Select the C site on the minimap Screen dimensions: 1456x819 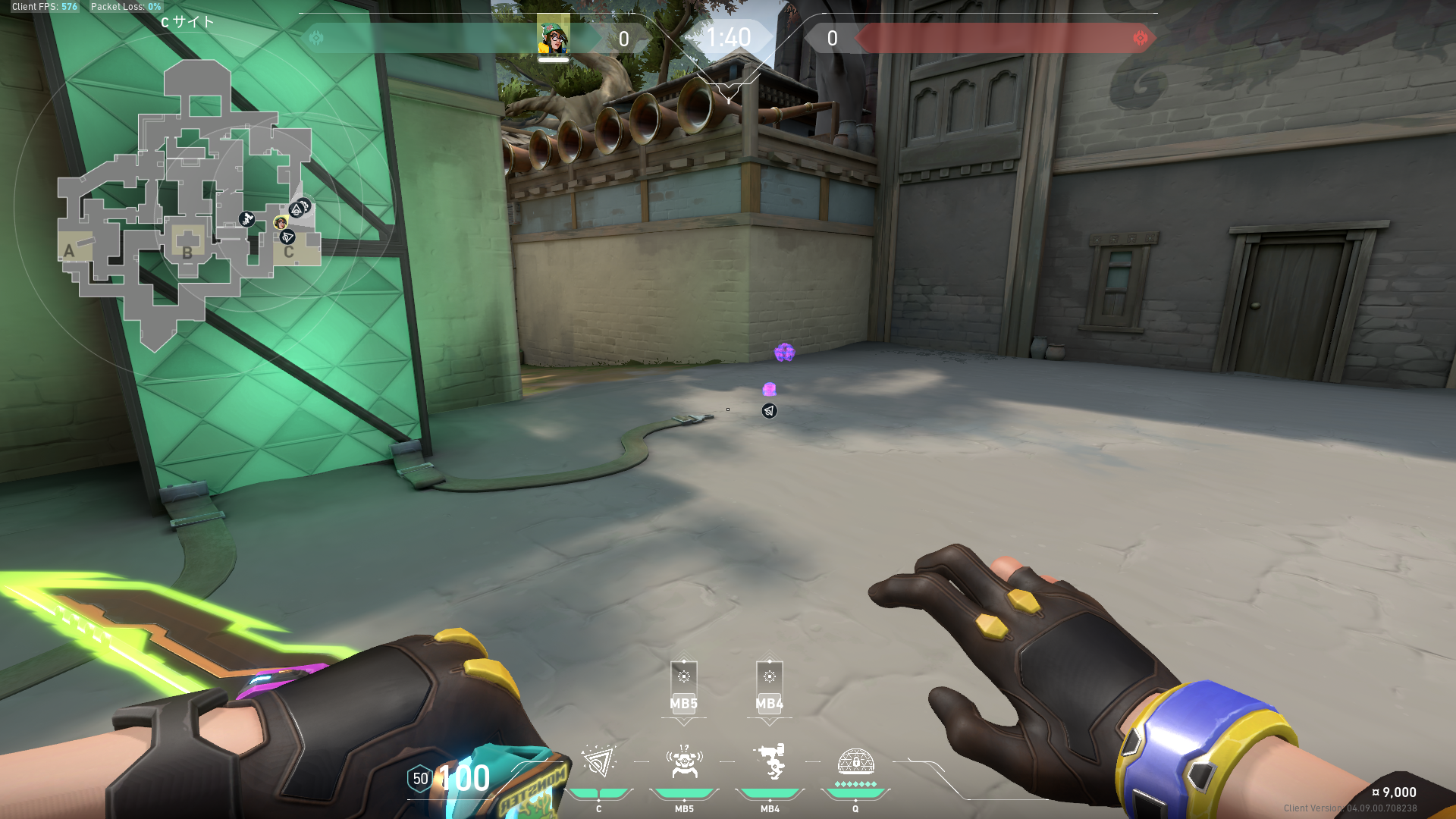tap(289, 251)
